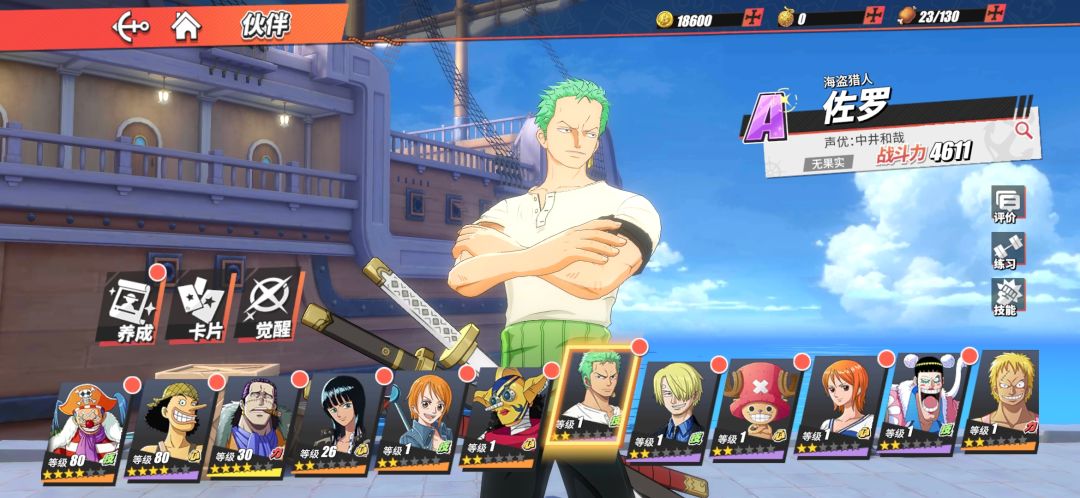Open the 评价 reviews panel
Image resolution: width=1080 pixels, height=498 pixels.
[x=1004, y=204]
